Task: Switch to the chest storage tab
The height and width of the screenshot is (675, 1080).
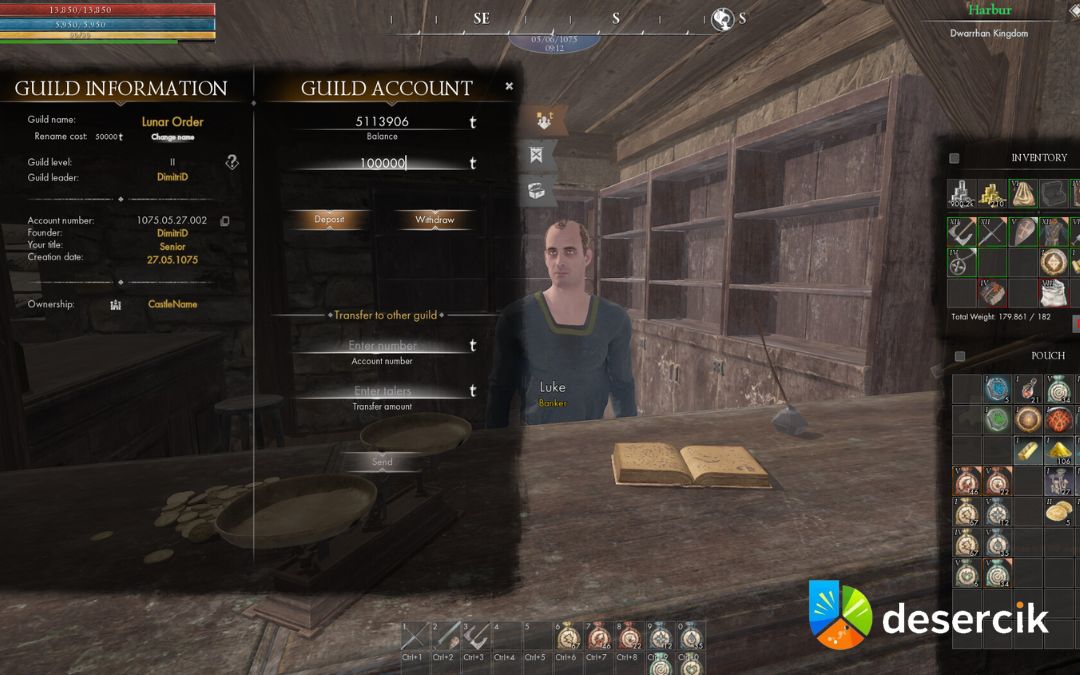Action: [536, 190]
